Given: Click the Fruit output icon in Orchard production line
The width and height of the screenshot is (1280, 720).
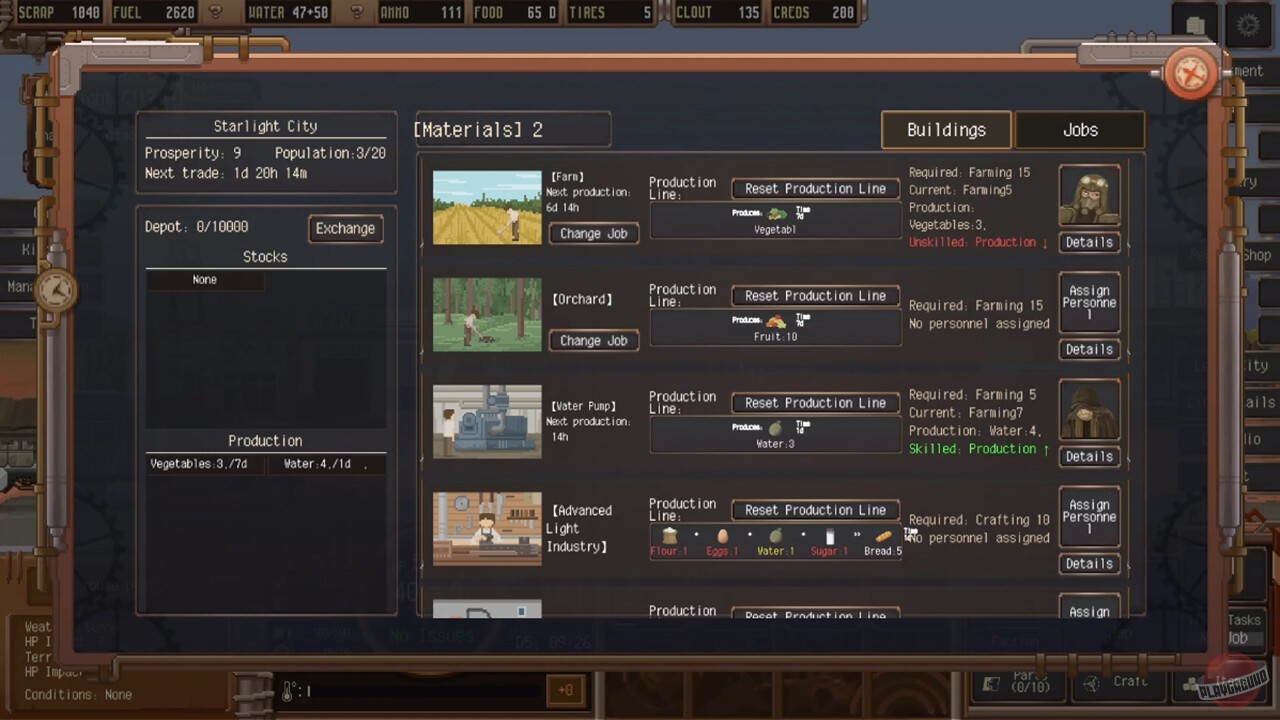Looking at the screenshot, I should click(x=779, y=321).
